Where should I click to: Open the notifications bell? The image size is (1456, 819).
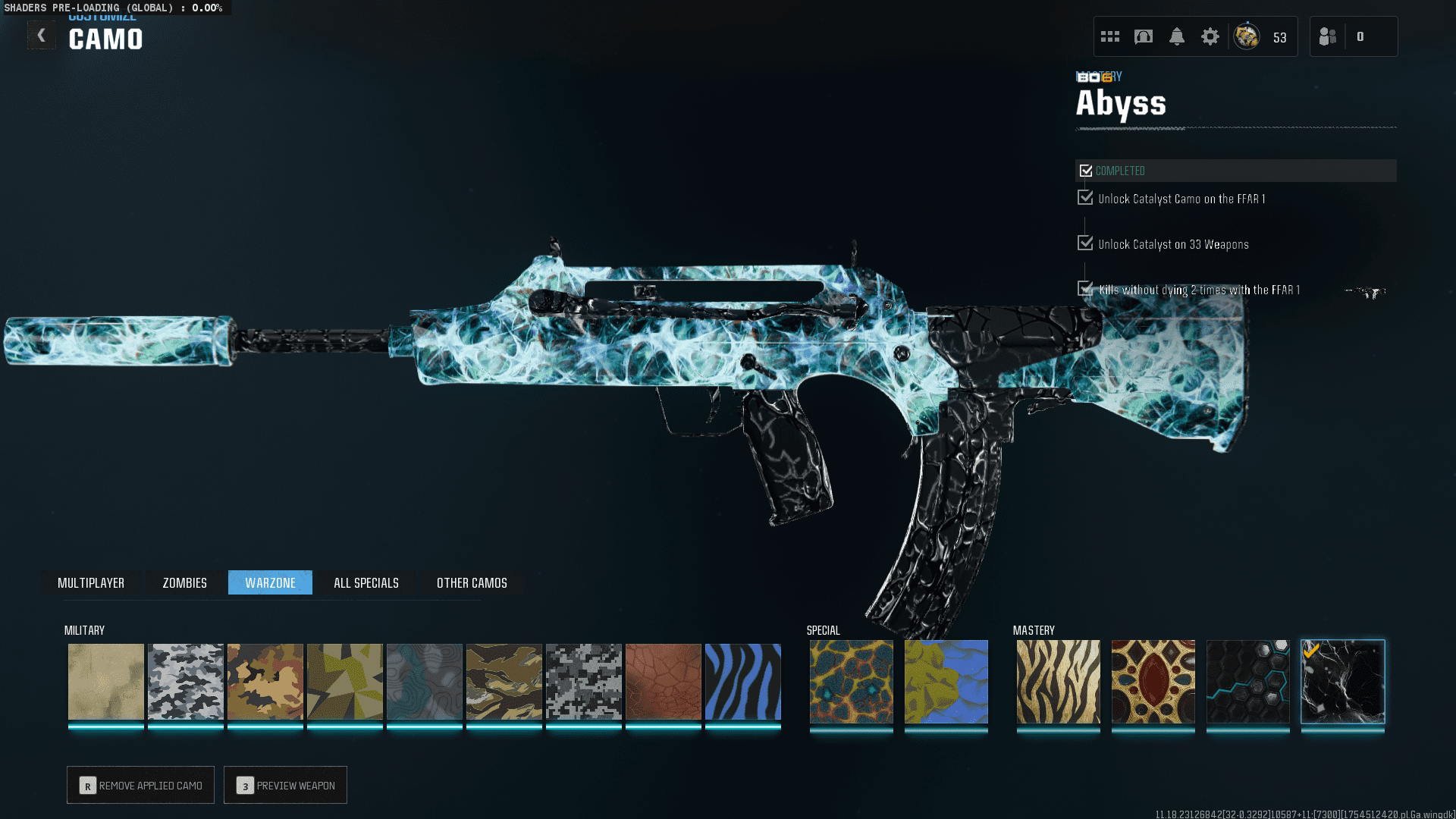(1176, 36)
